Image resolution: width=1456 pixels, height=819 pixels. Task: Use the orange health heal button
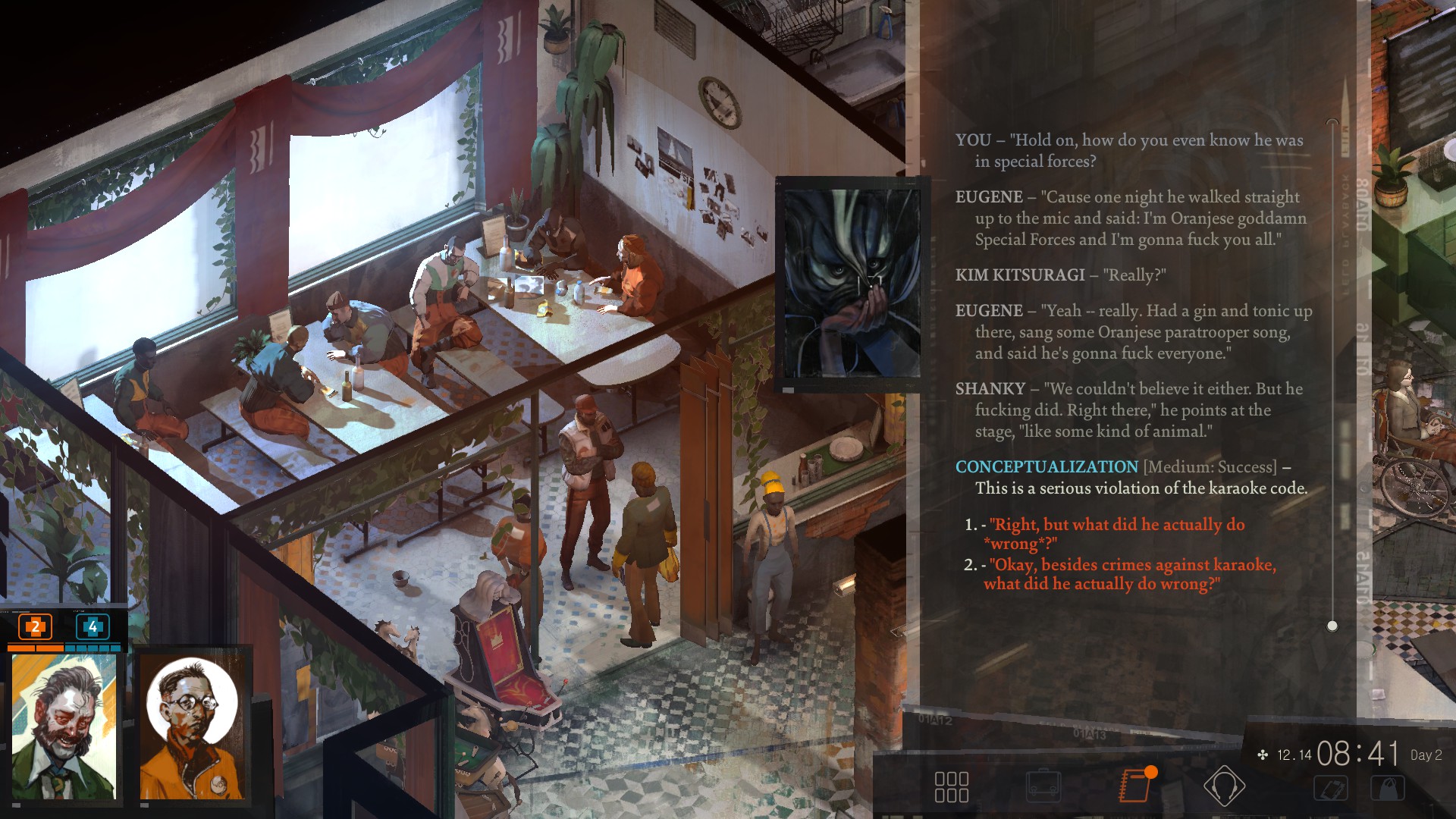[x=36, y=626]
